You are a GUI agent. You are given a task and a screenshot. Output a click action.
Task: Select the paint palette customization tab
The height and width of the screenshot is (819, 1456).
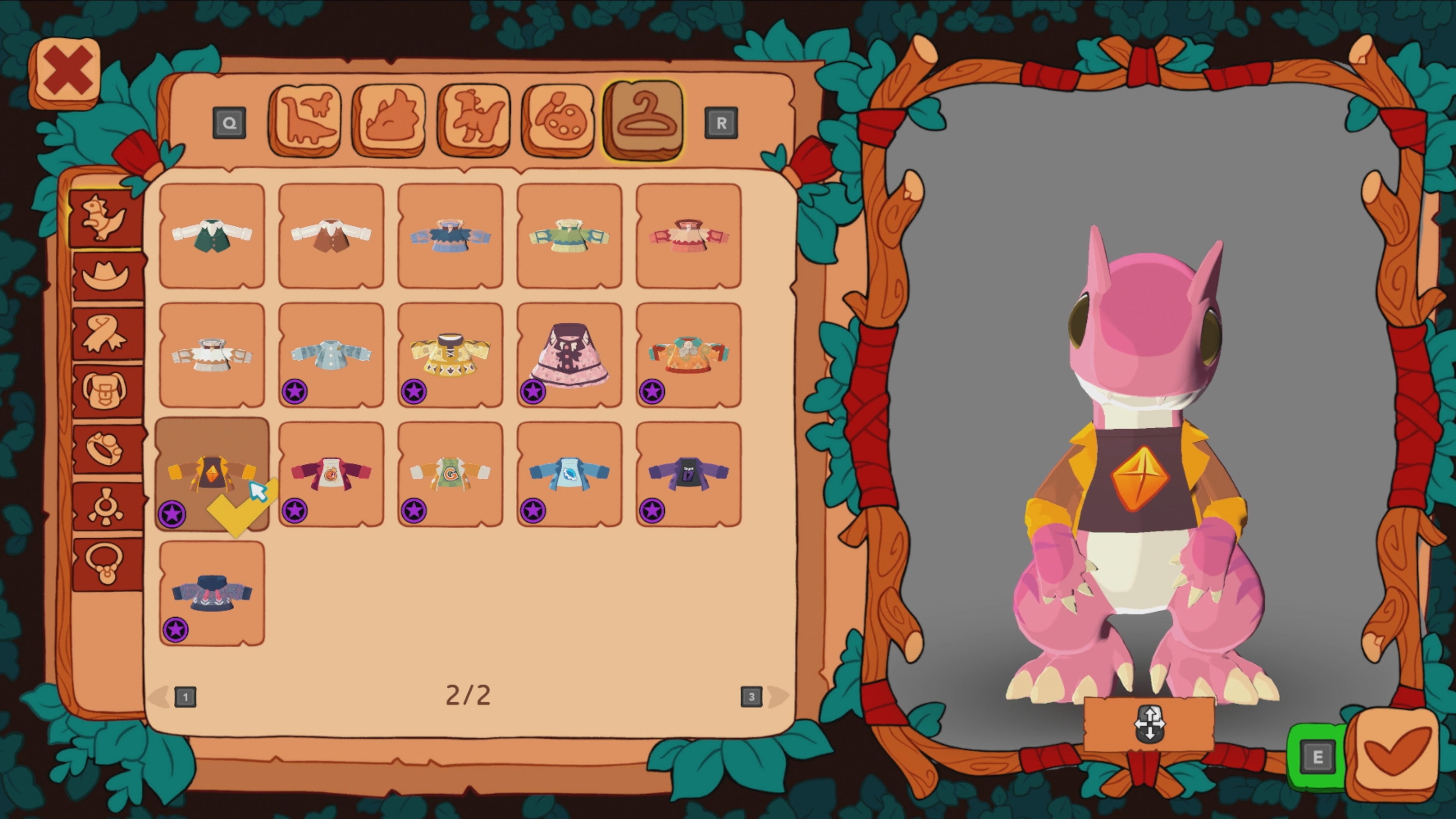[559, 119]
